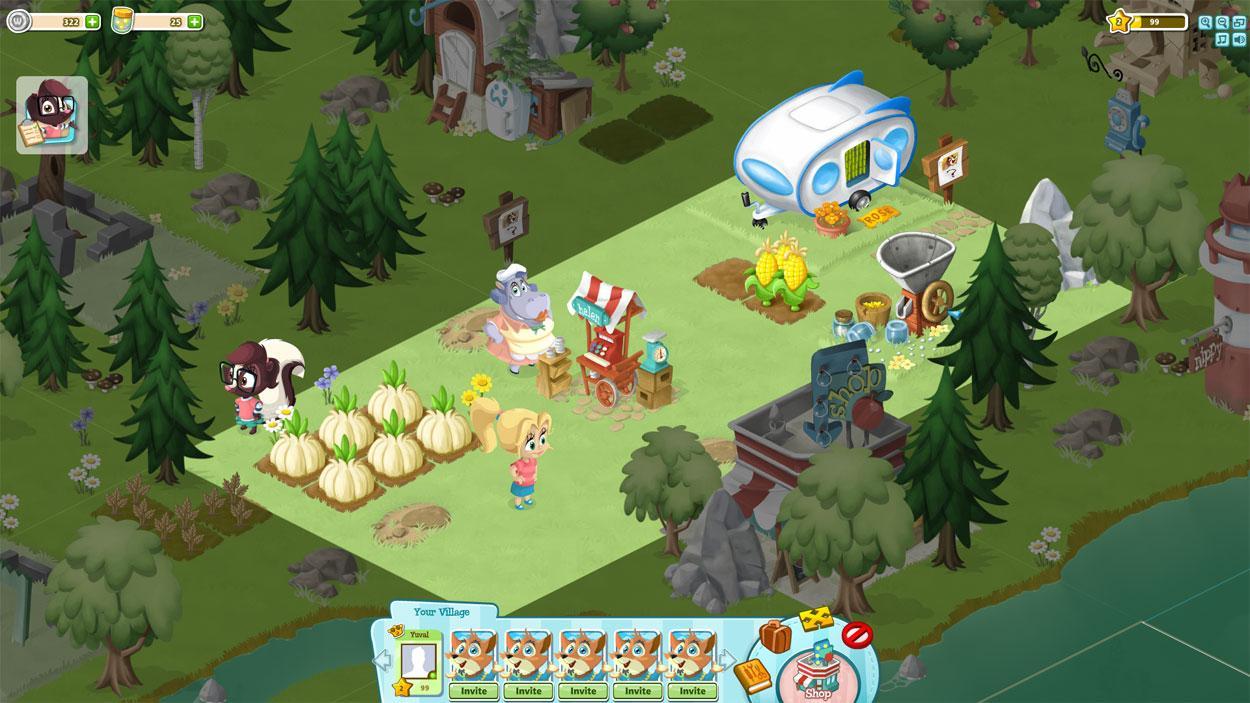Activate the yellow move arrows tool
This screenshot has width=1250, height=703.
pos(816,620)
